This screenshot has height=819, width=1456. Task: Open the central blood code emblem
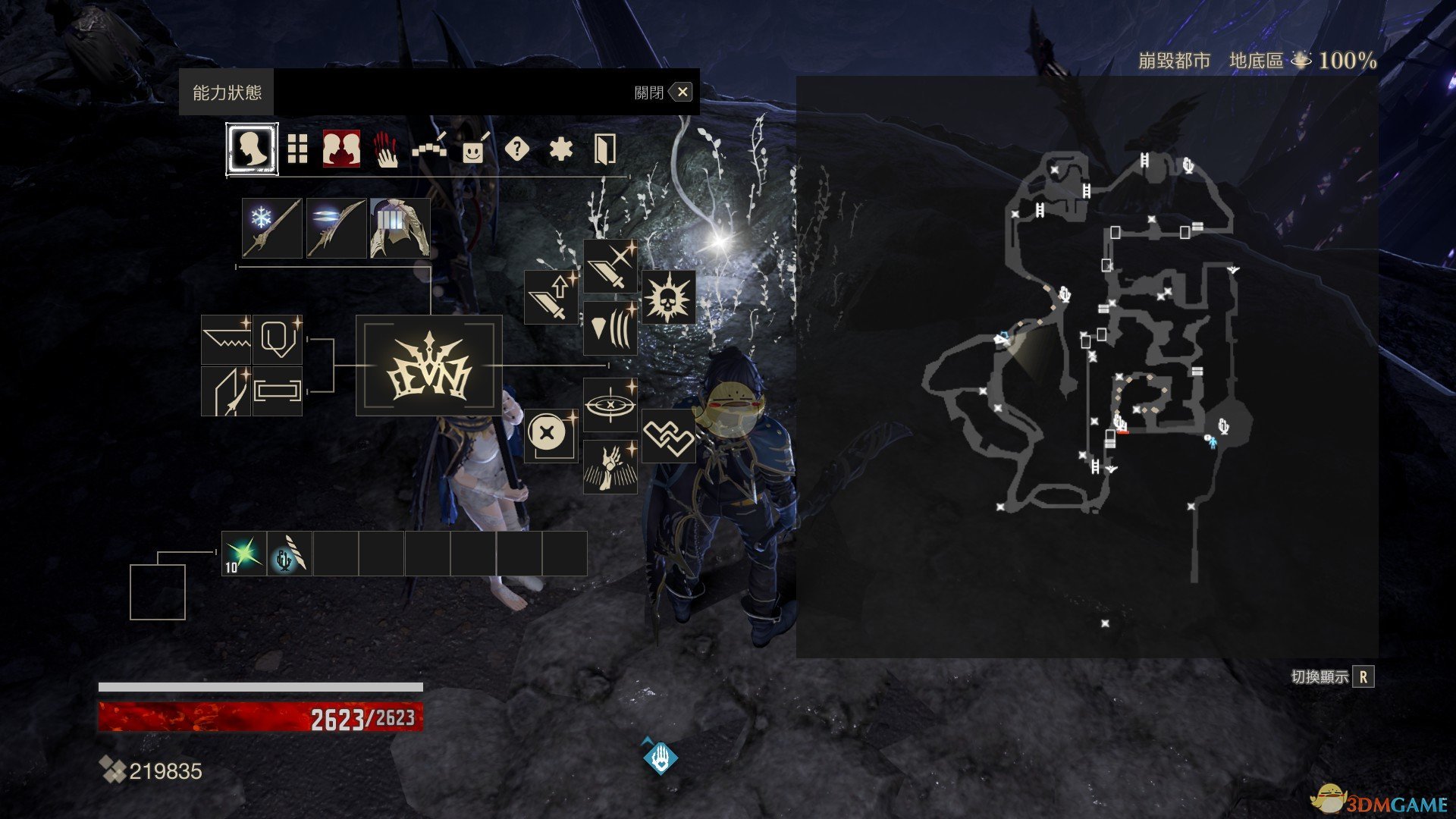428,366
